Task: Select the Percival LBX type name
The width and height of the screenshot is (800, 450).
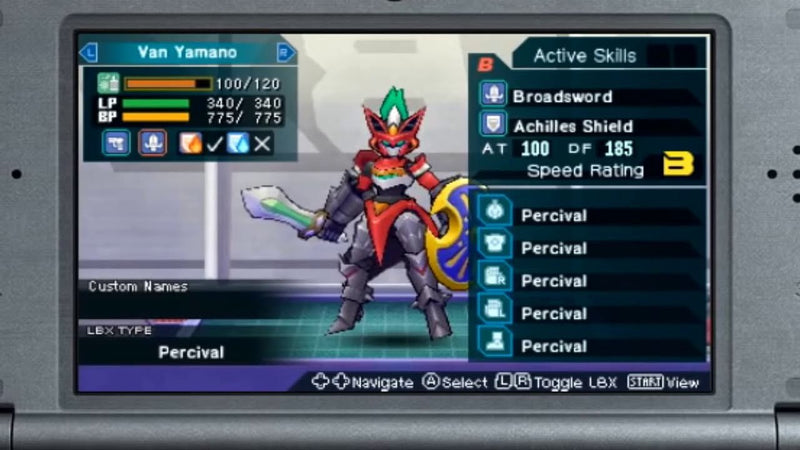Action: [191, 352]
